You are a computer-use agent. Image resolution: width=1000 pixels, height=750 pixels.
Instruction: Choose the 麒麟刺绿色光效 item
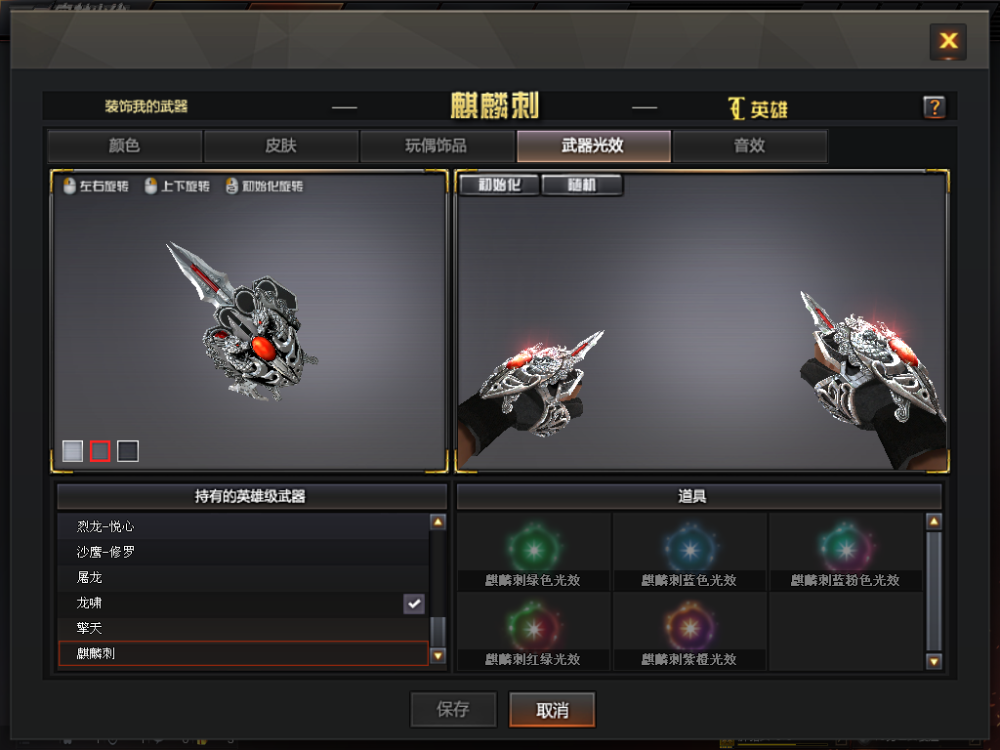[x=534, y=551]
